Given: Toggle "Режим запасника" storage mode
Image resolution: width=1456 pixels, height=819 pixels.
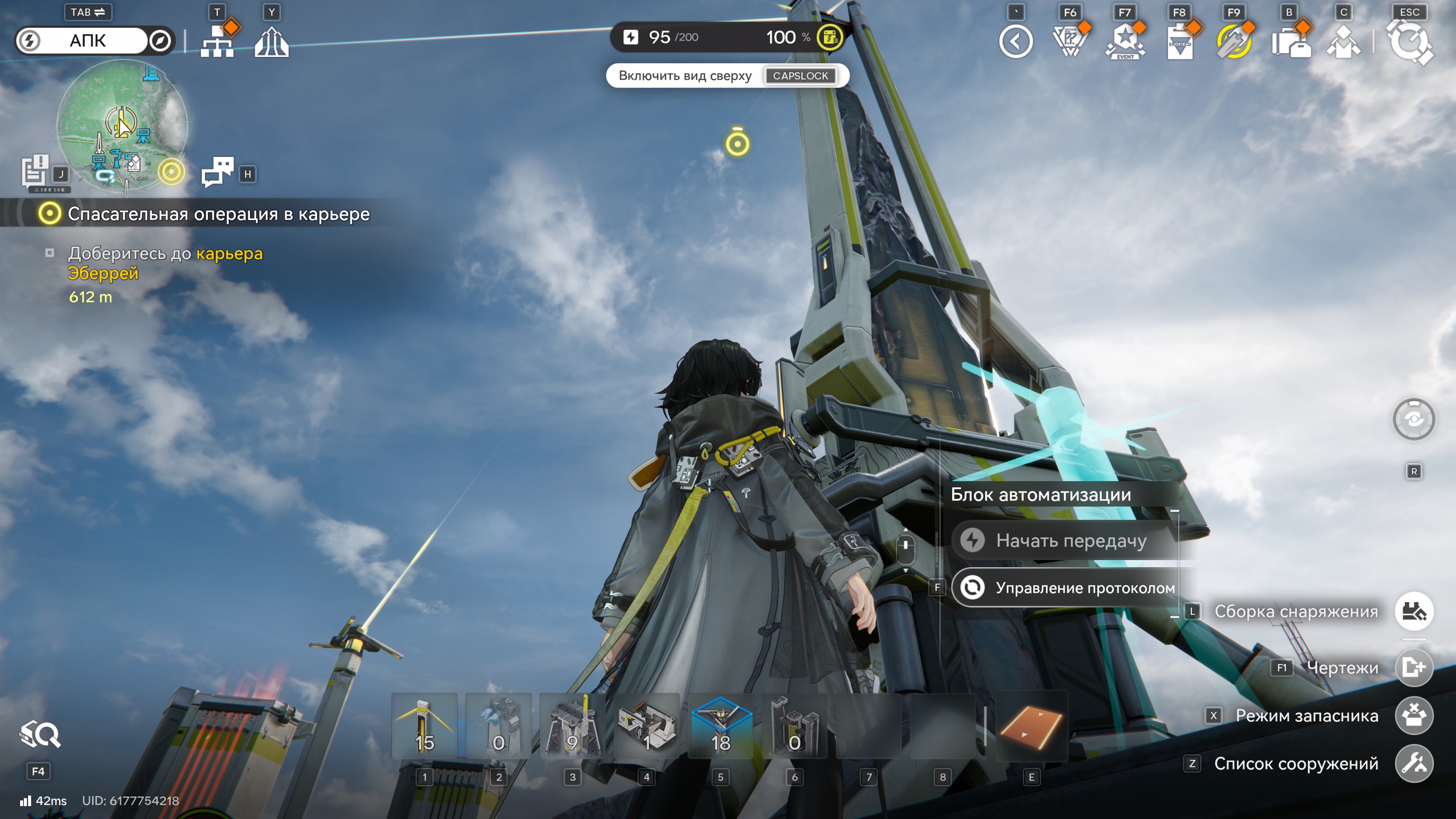Looking at the screenshot, I should [1414, 715].
